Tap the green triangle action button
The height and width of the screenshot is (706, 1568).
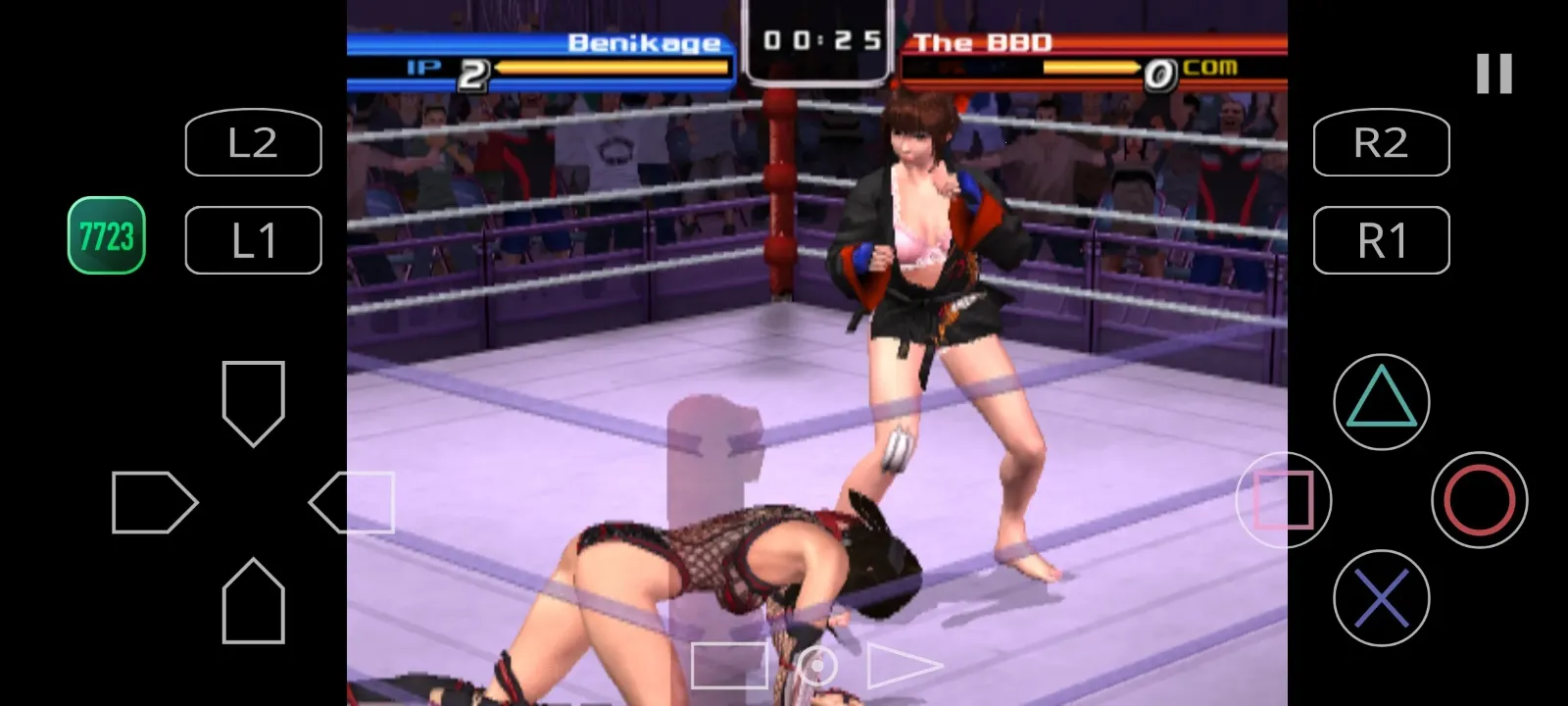[1381, 401]
